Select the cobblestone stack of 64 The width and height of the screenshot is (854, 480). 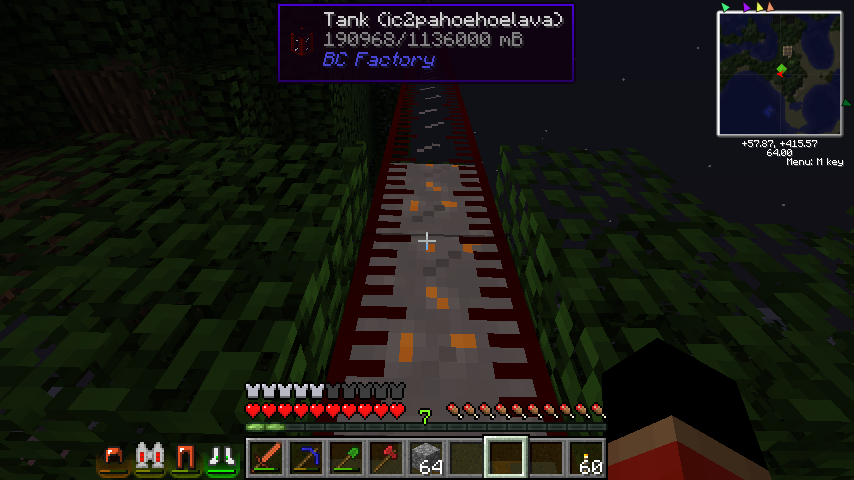click(x=426, y=458)
